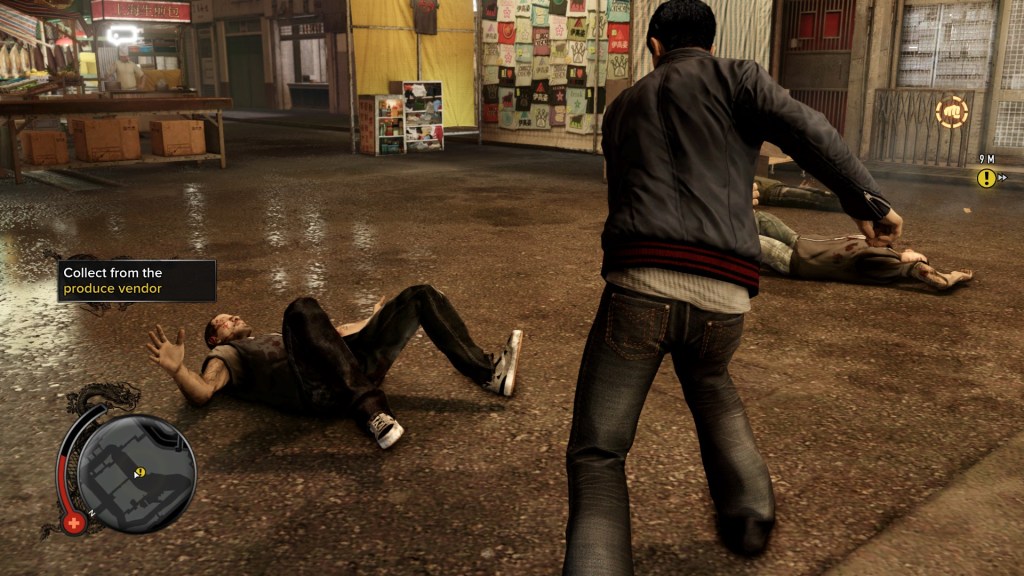Click the circular minimap
Screen dimensions: 1024x576
pyautogui.click(x=136, y=473)
